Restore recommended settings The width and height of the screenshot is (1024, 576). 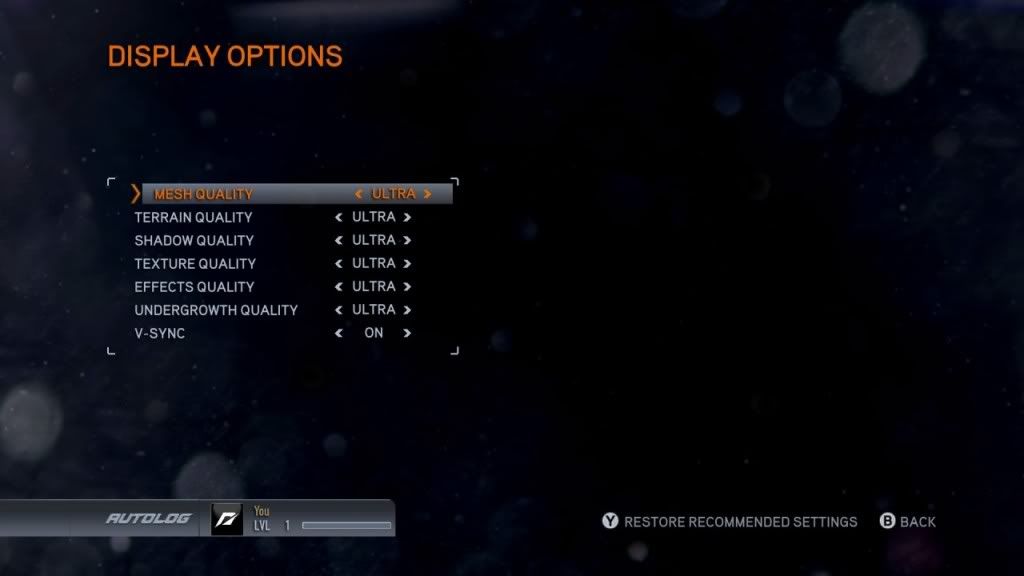730,522
